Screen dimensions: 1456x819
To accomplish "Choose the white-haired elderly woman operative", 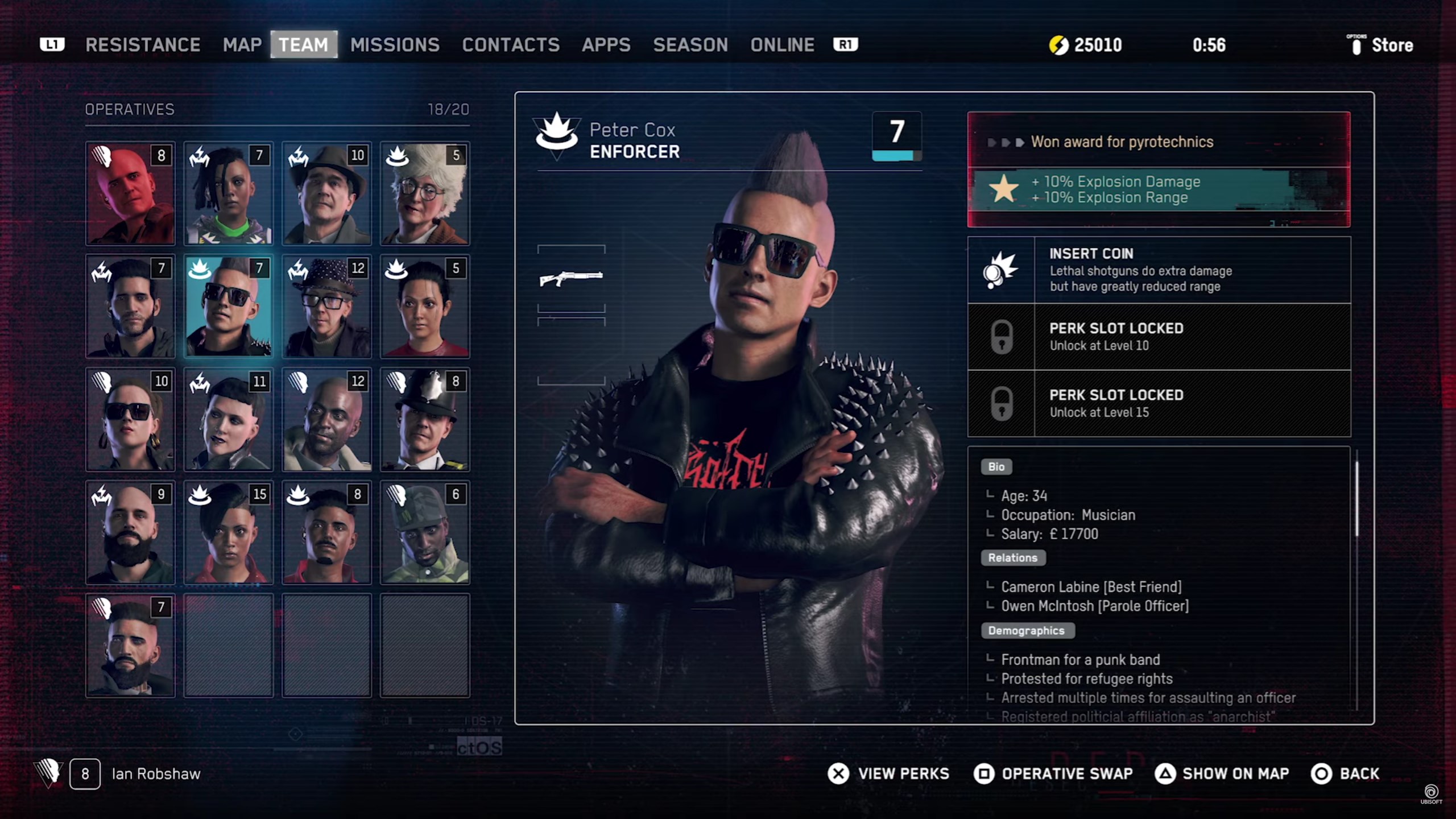I will 425,193.
